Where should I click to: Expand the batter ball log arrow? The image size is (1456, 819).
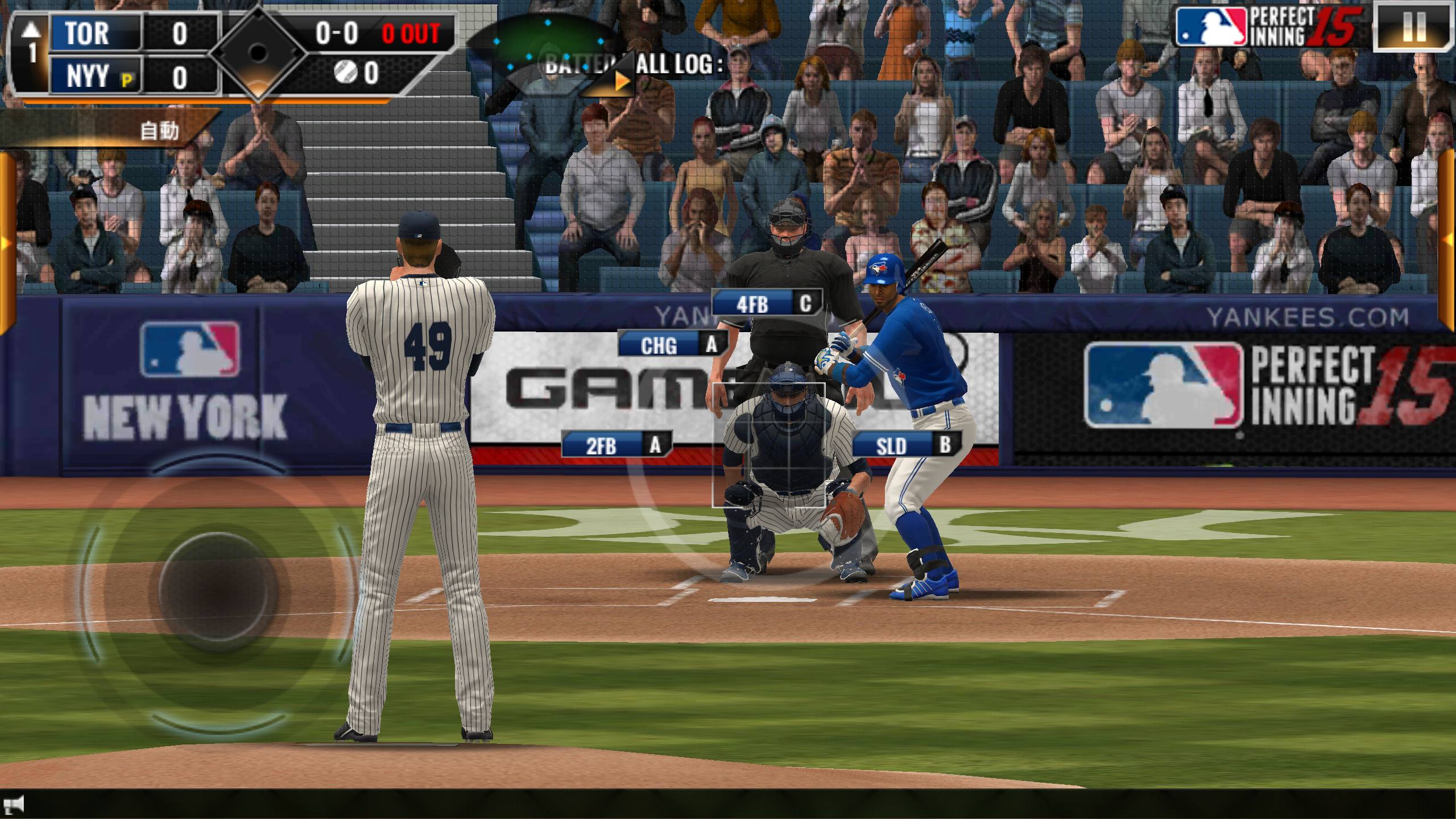pyautogui.click(x=621, y=81)
